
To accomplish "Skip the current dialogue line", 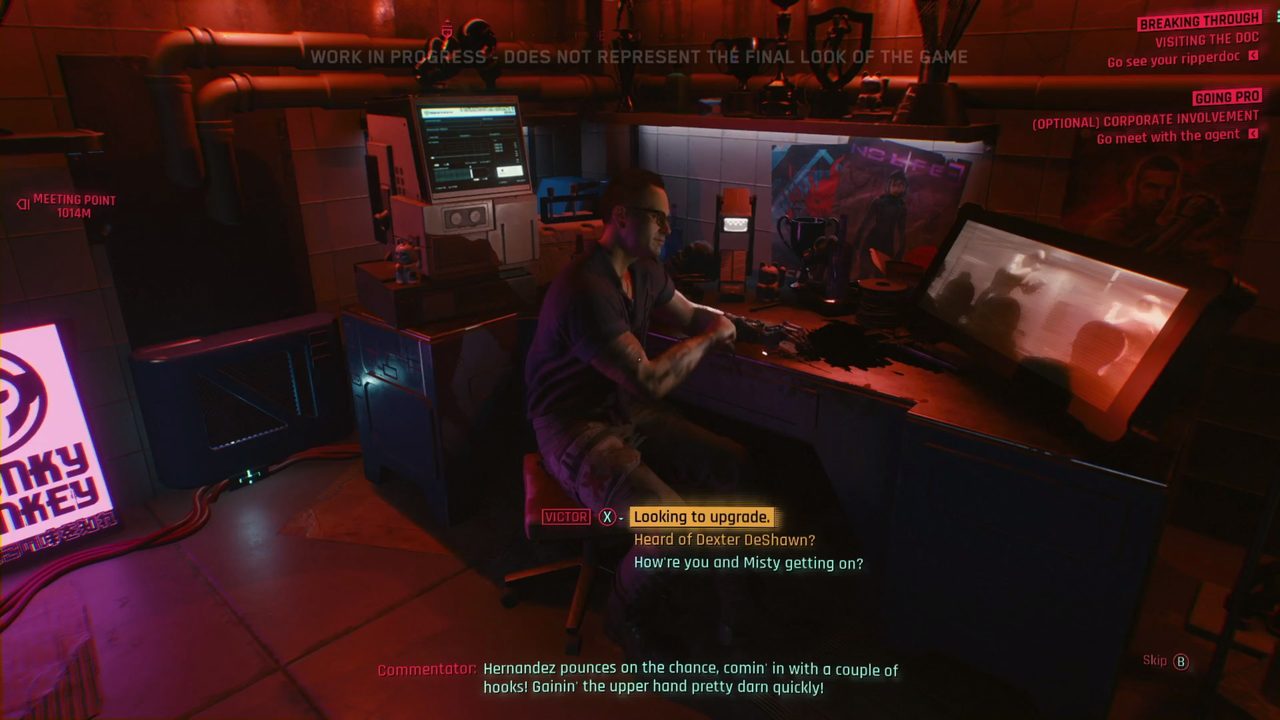I will click(x=1165, y=661).
